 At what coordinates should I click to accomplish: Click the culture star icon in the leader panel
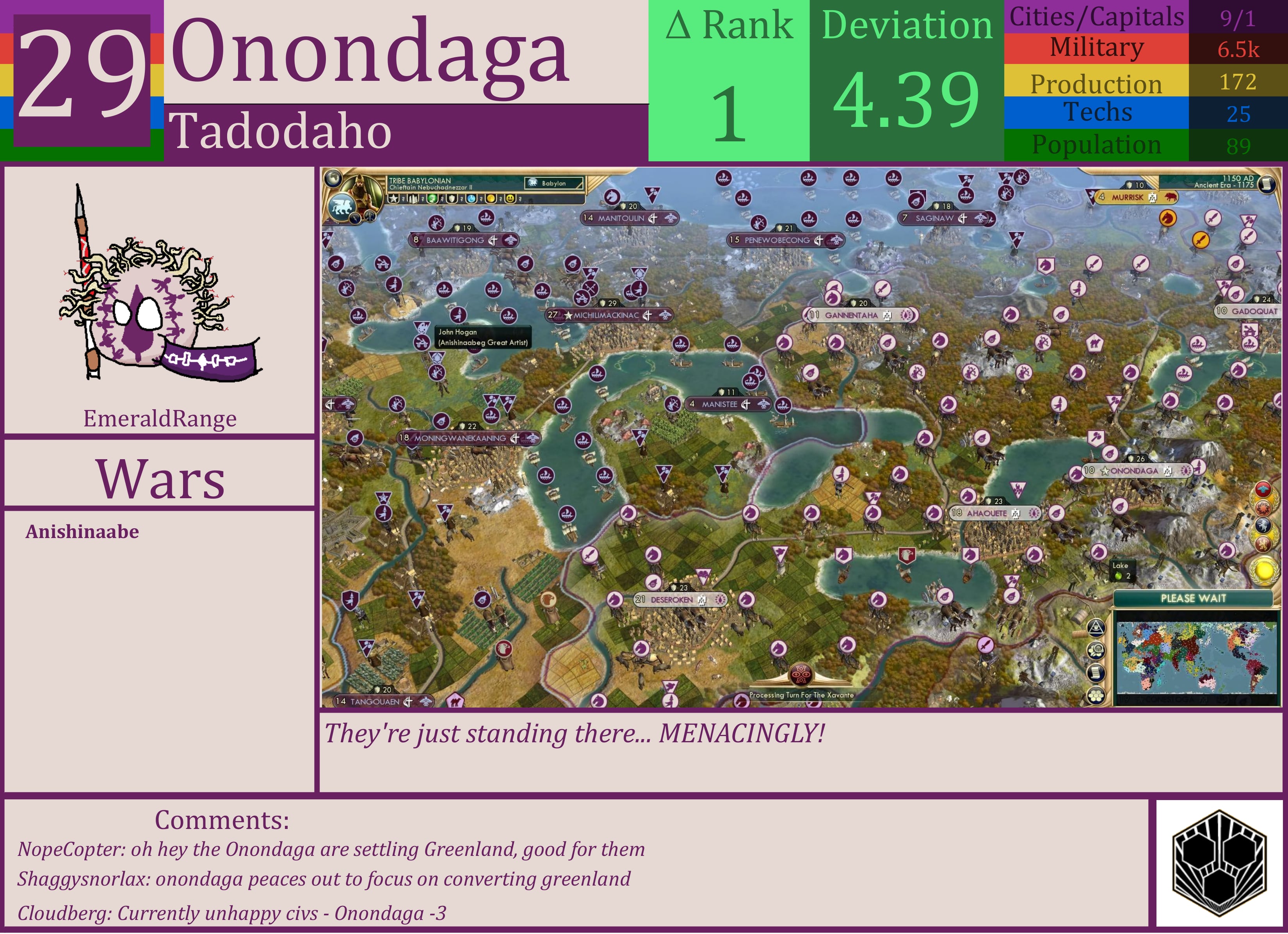point(393,199)
